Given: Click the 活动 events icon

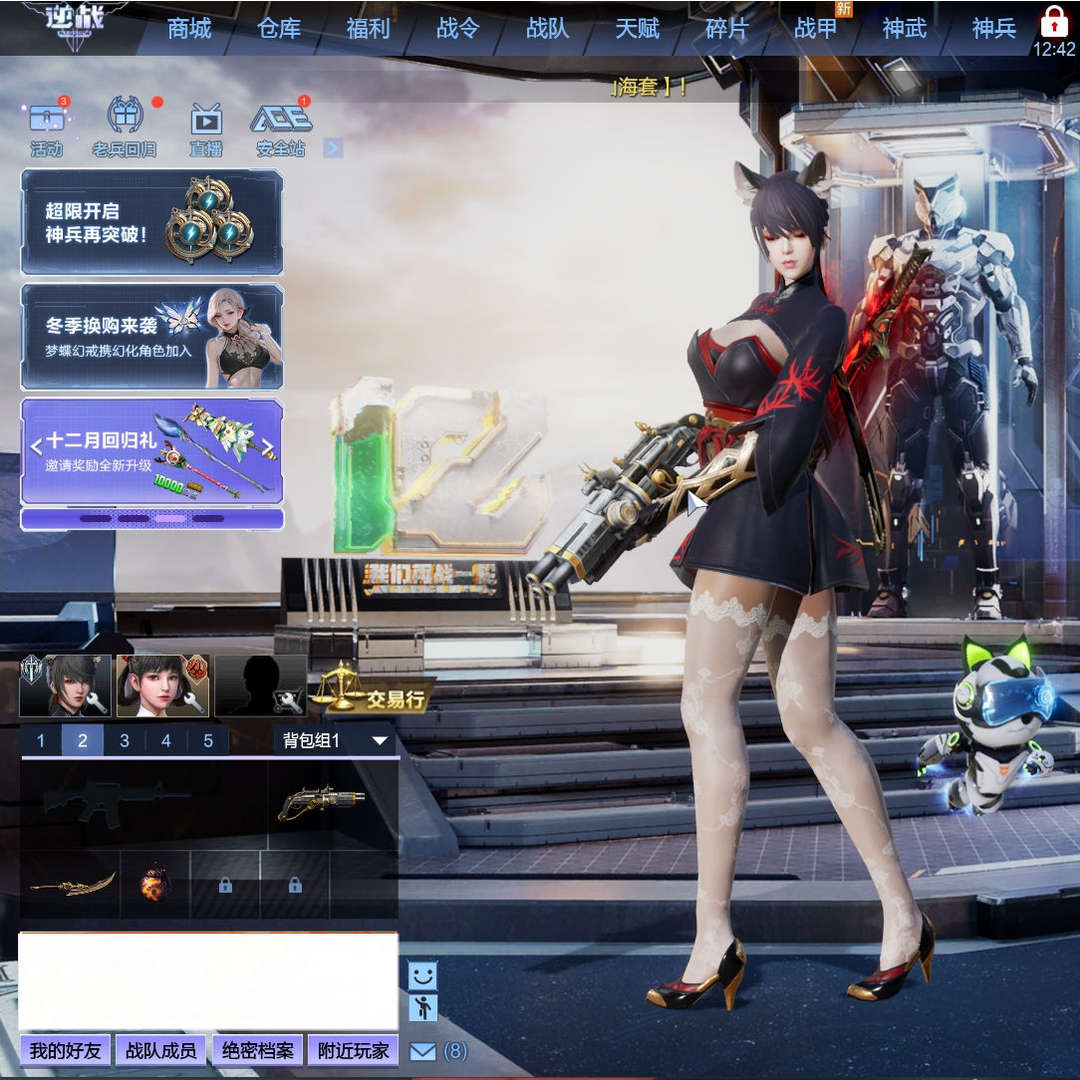Looking at the screenshot, I should 47,129.
